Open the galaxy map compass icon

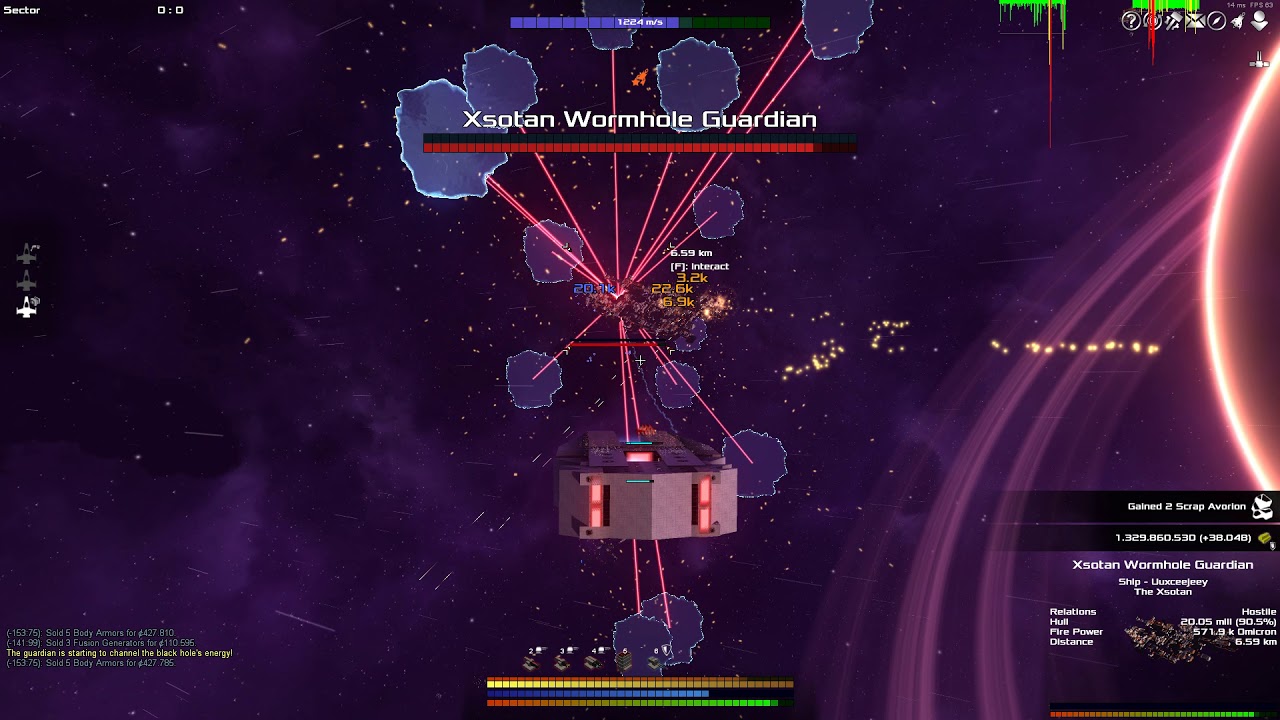tap(1216, 19)
